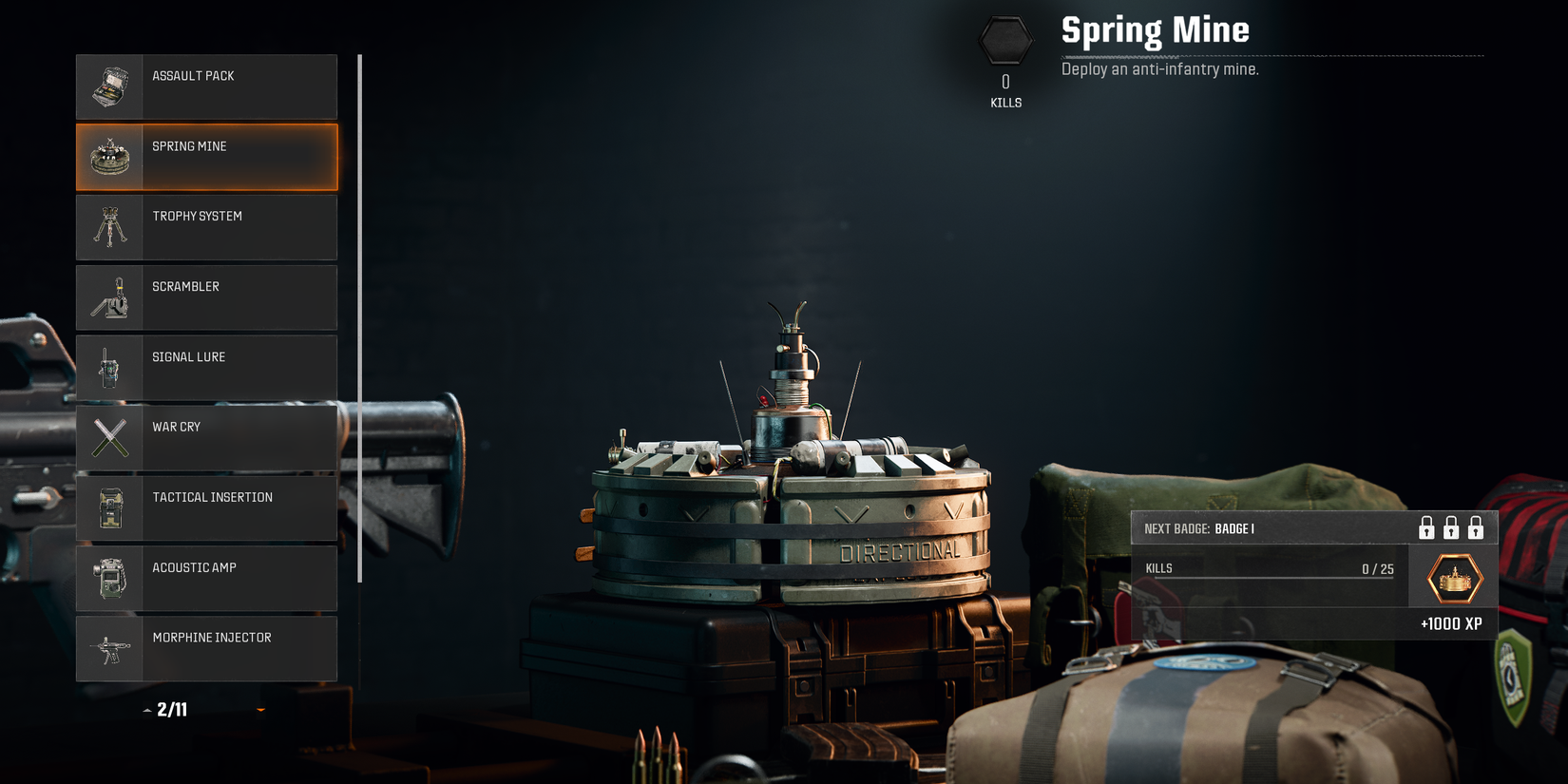Click the Spring Mine icon in the sidebar
Image resolution: width=1568 pixels, height=784 pixels.
pyautogui.click(x=111, y=157)
